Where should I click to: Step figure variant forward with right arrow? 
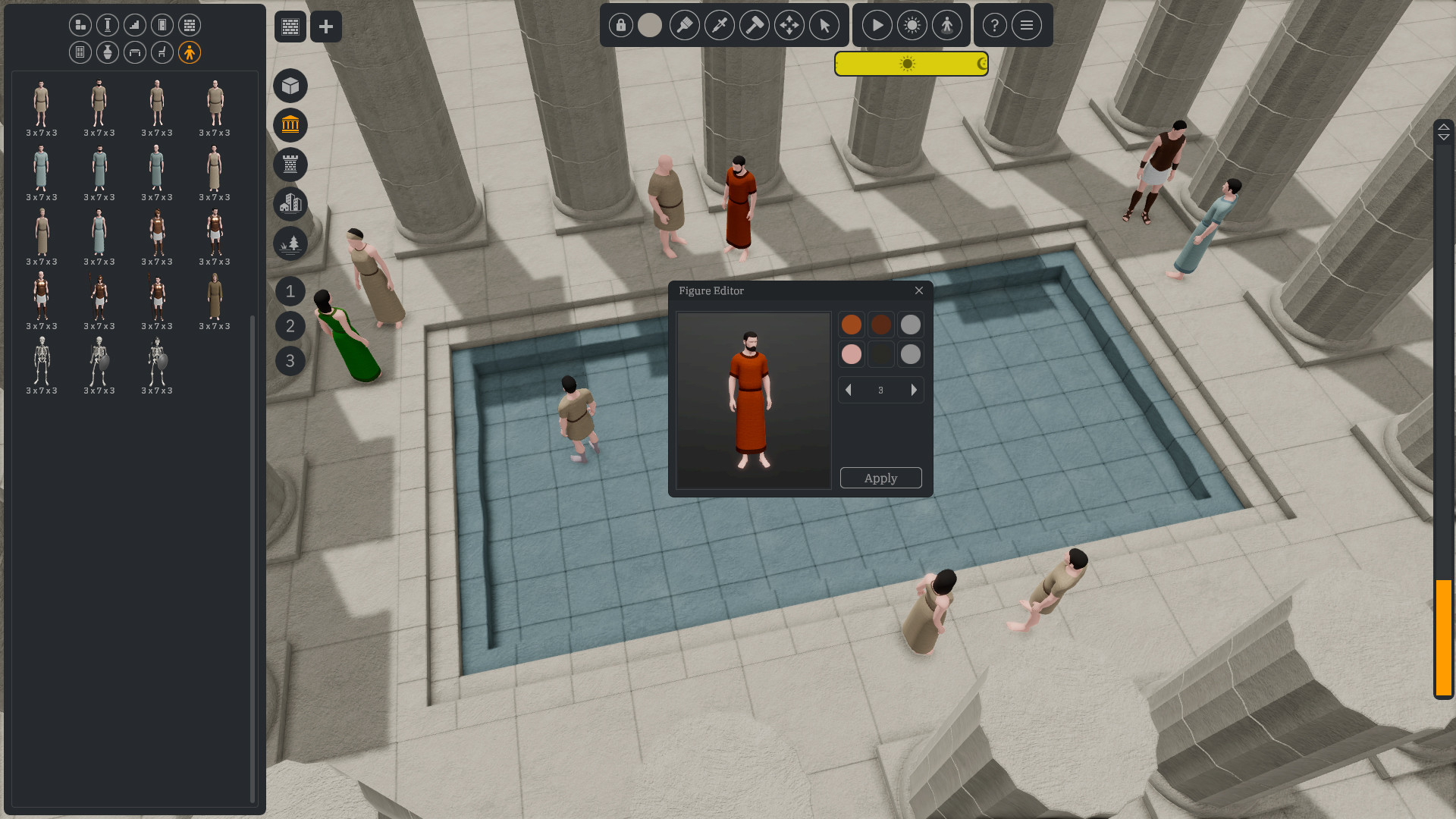tap(915, 390)
